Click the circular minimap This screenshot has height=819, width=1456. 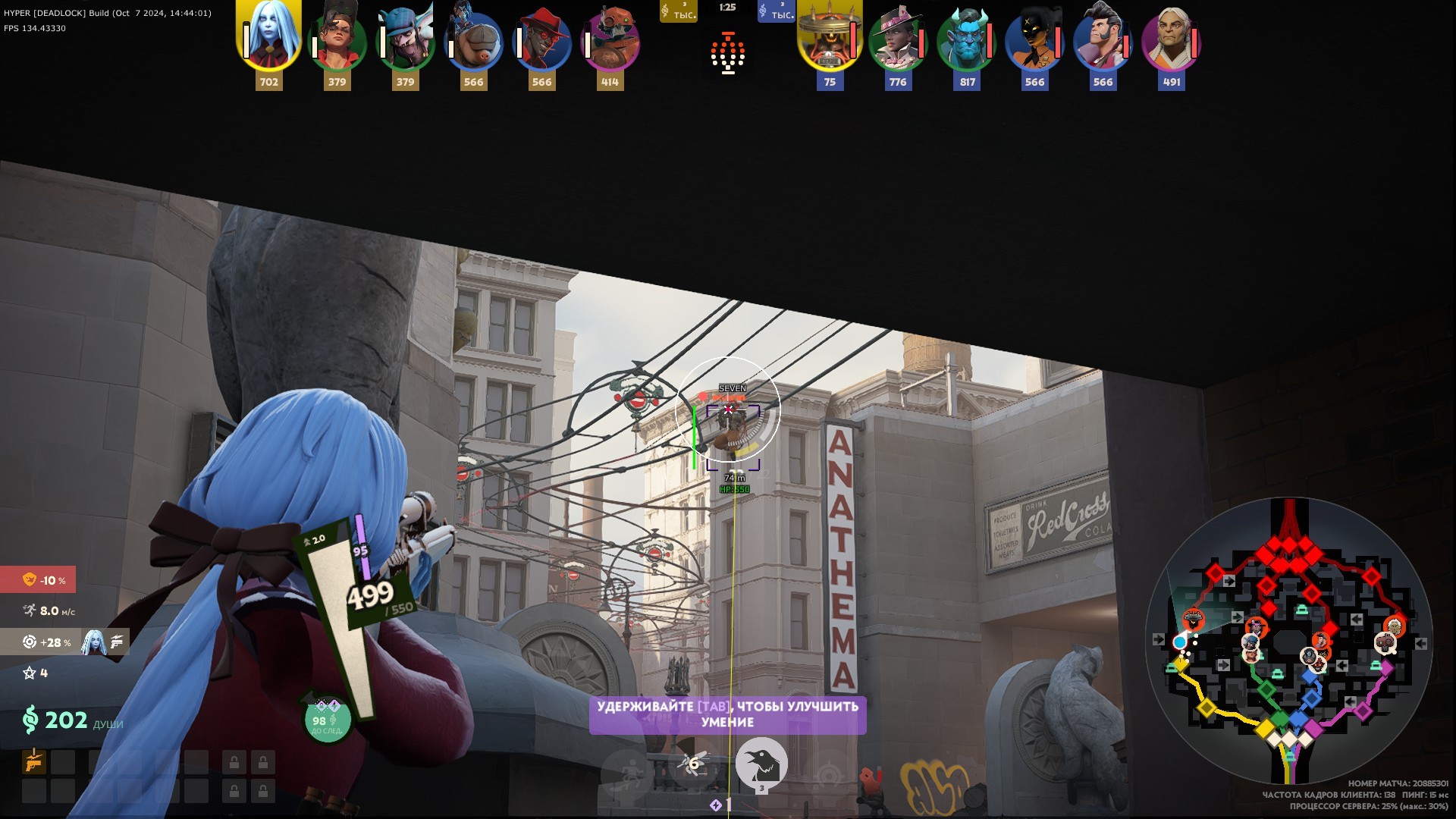click(x=1288, y=641)
